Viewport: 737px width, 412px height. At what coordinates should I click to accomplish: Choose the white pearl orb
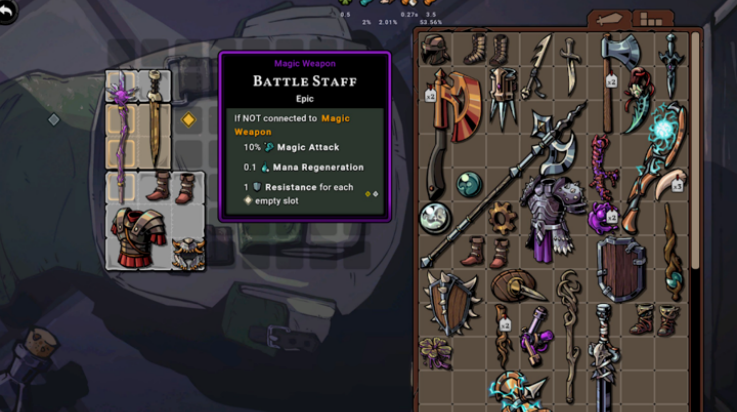point(435,215)
